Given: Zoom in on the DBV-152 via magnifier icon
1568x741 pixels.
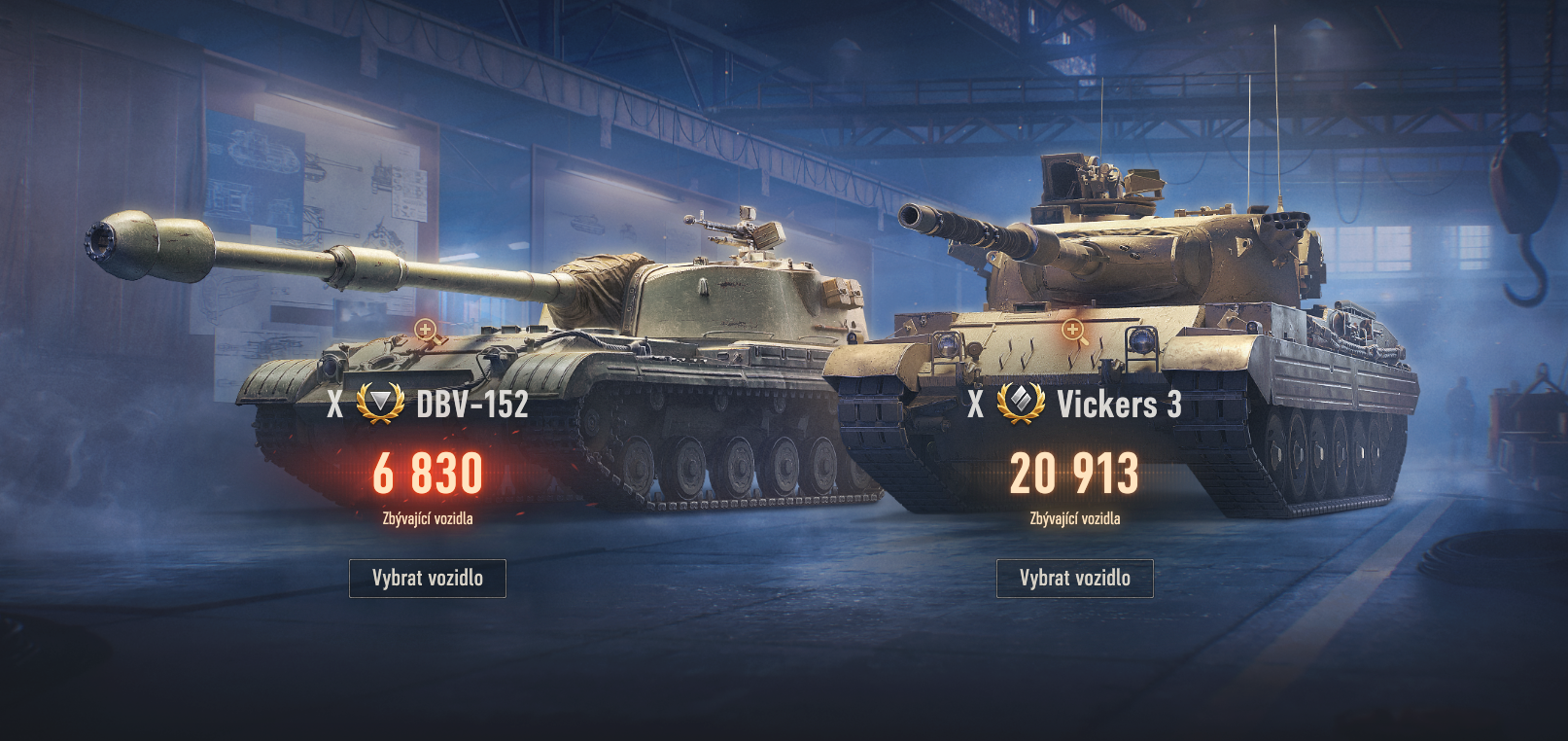Looking at the screenshot, I should (426, 331).
